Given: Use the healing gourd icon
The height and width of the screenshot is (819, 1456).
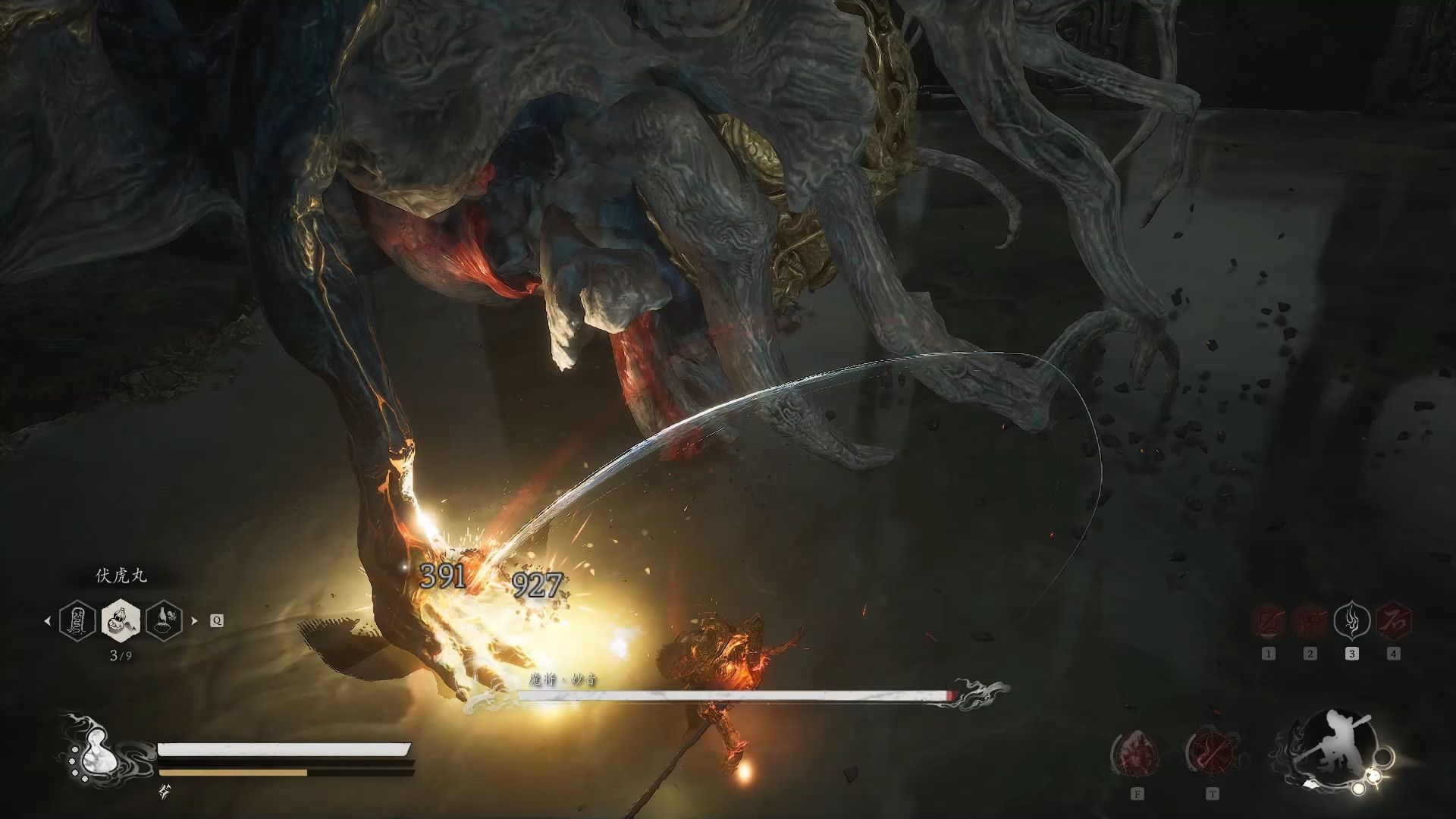Looking at the screenshot, I should coord(97,751).
